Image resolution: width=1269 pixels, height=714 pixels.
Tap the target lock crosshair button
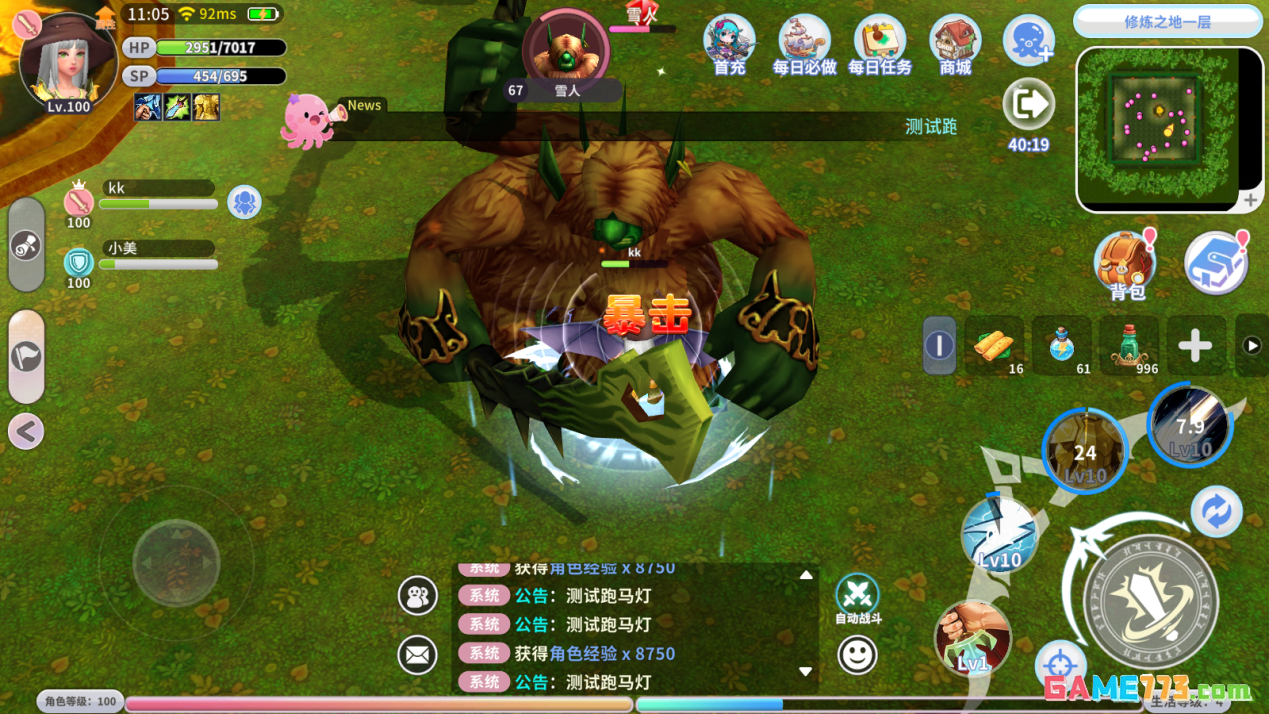1060,665
